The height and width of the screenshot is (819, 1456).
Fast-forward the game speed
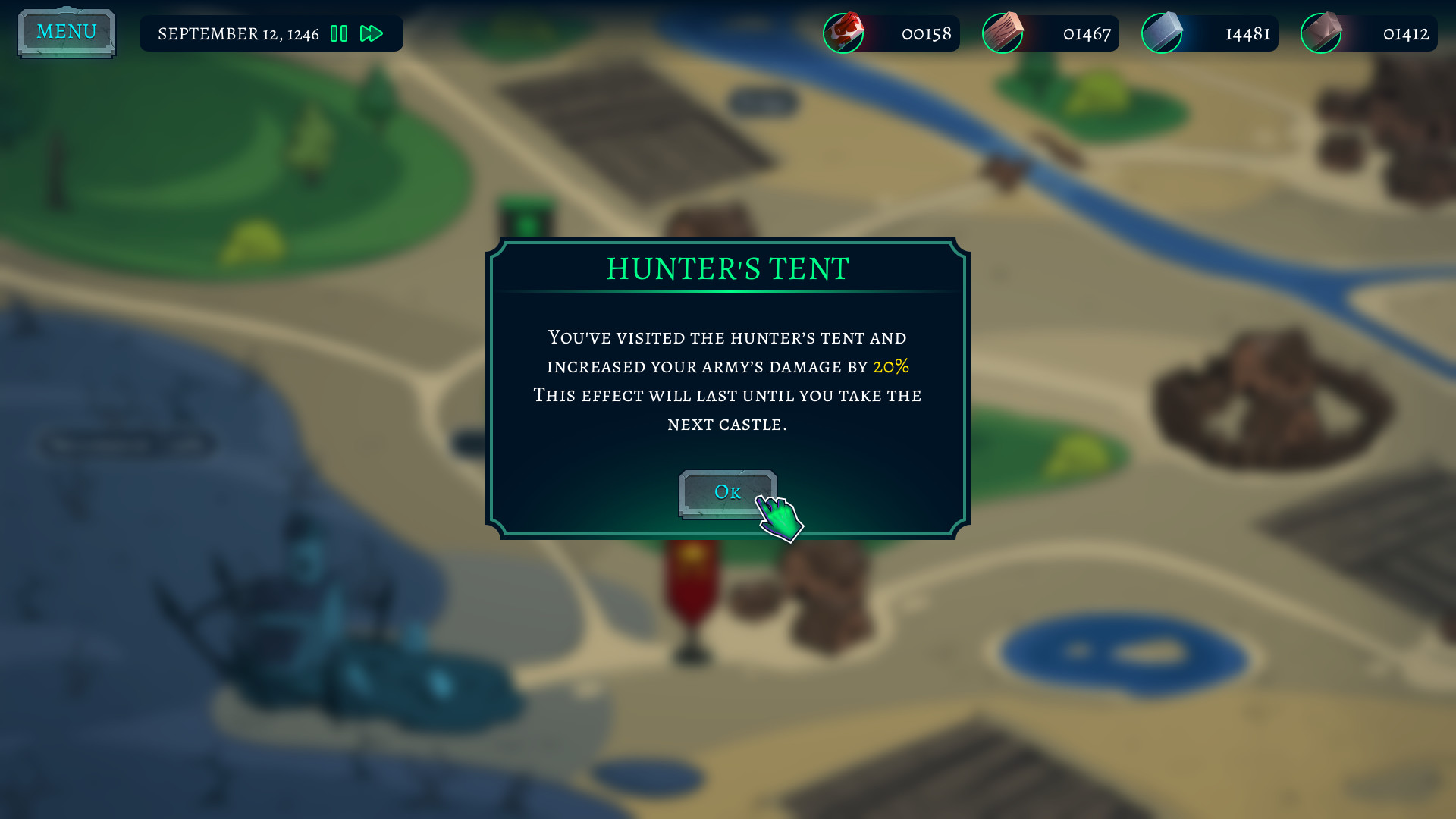pyautogui.click(x=372, y=33)
